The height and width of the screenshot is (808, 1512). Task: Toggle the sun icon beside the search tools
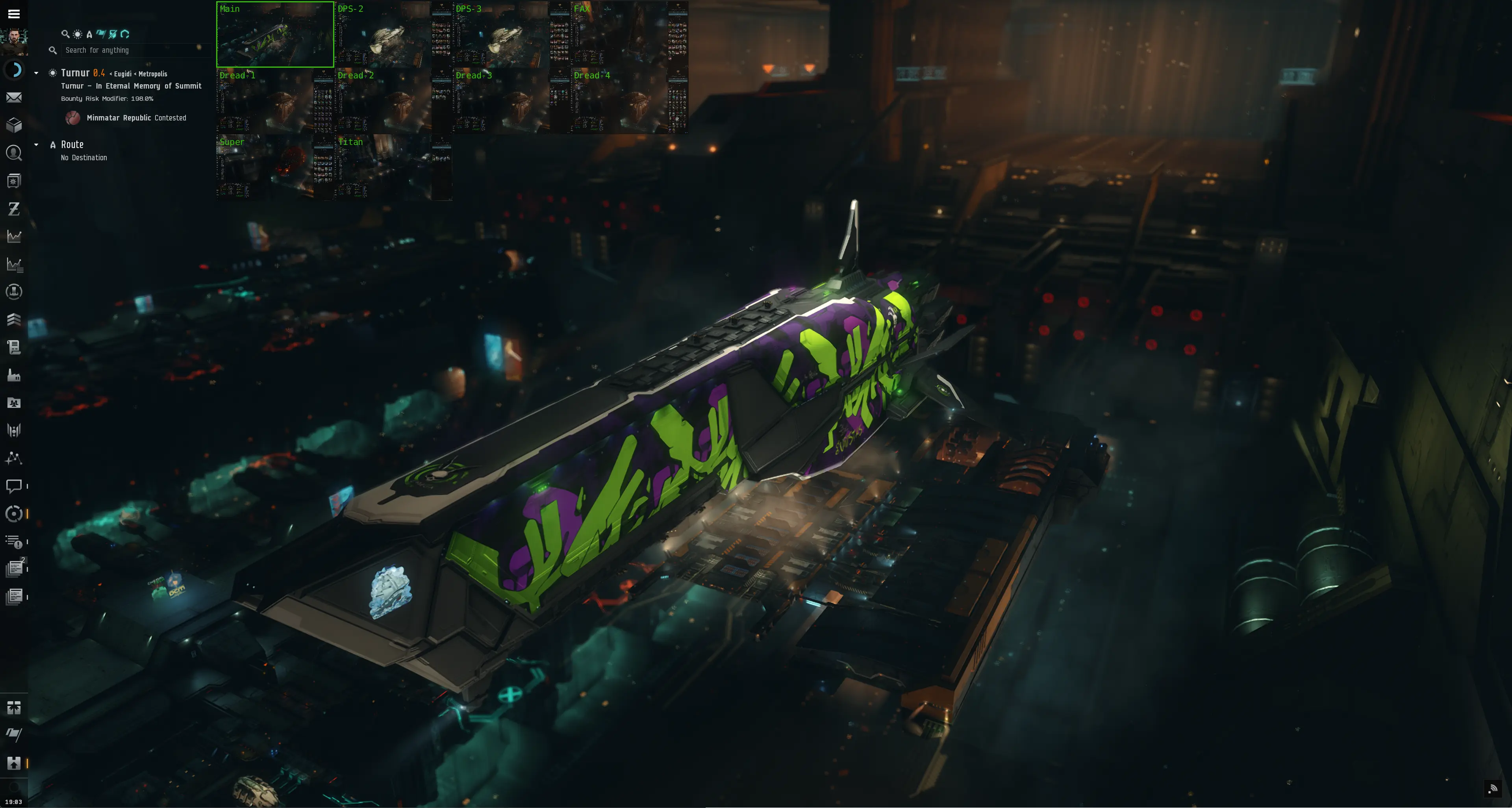(x=77, y=34)
